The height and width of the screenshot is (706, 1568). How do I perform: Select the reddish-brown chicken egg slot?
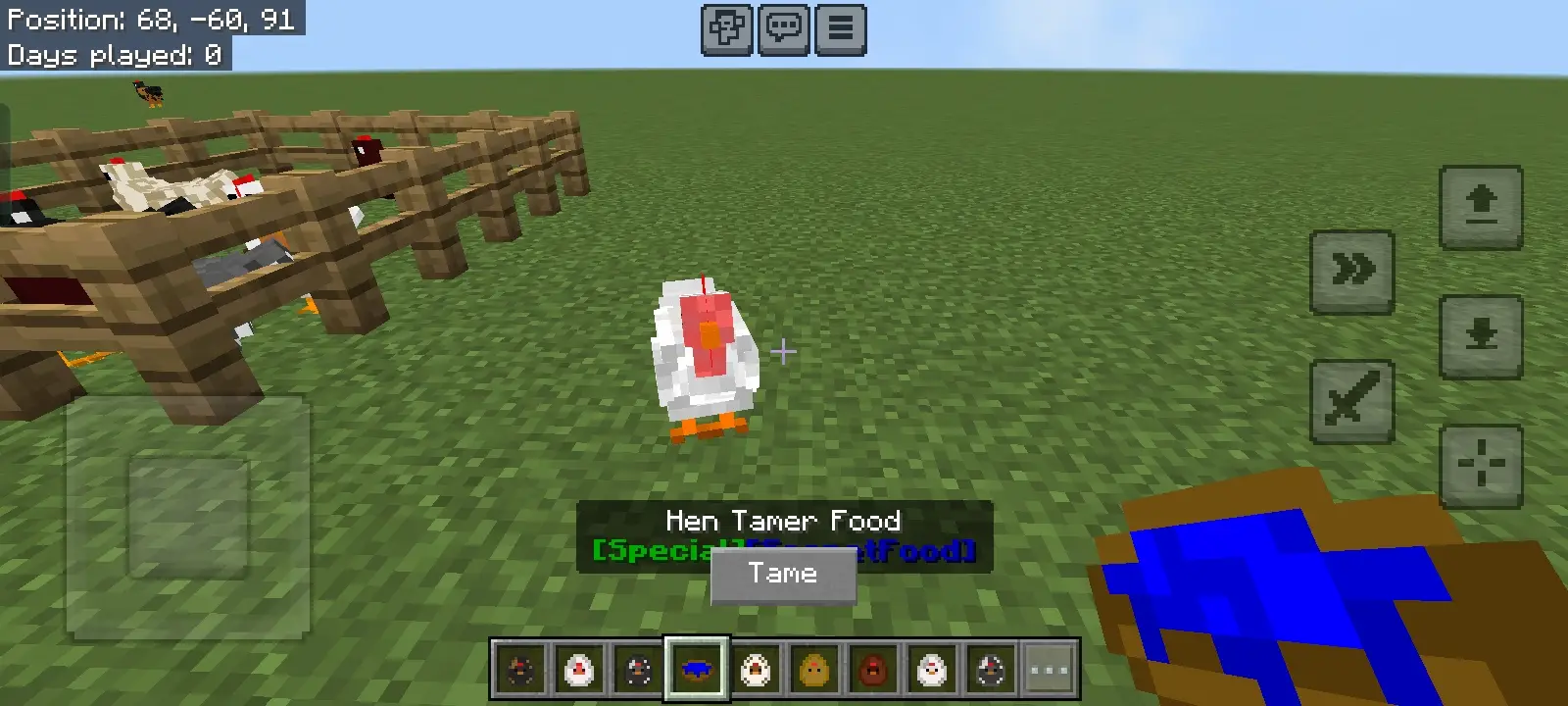873,670
